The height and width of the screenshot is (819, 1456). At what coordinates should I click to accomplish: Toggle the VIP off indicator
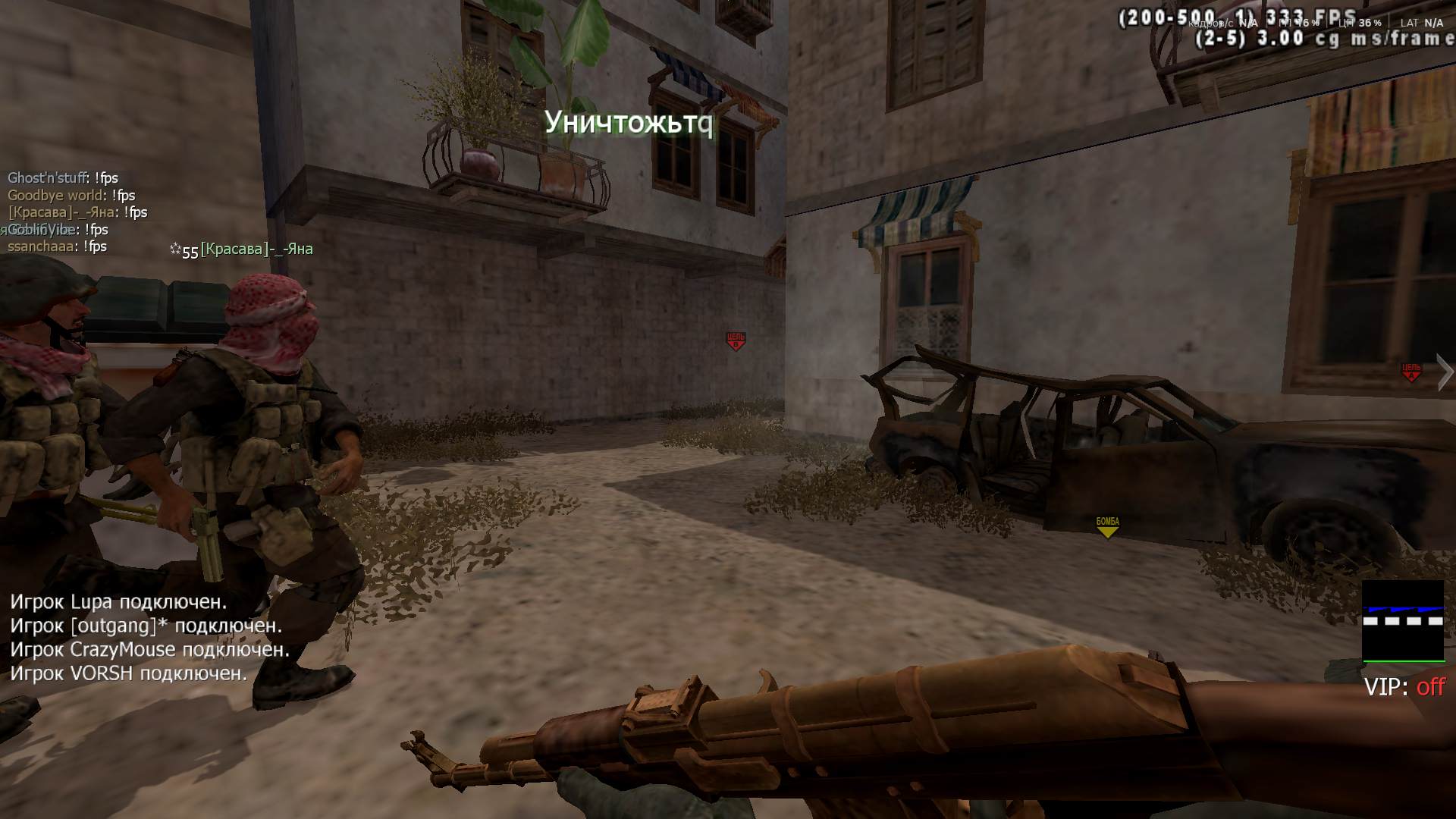tap(1404, 687)
